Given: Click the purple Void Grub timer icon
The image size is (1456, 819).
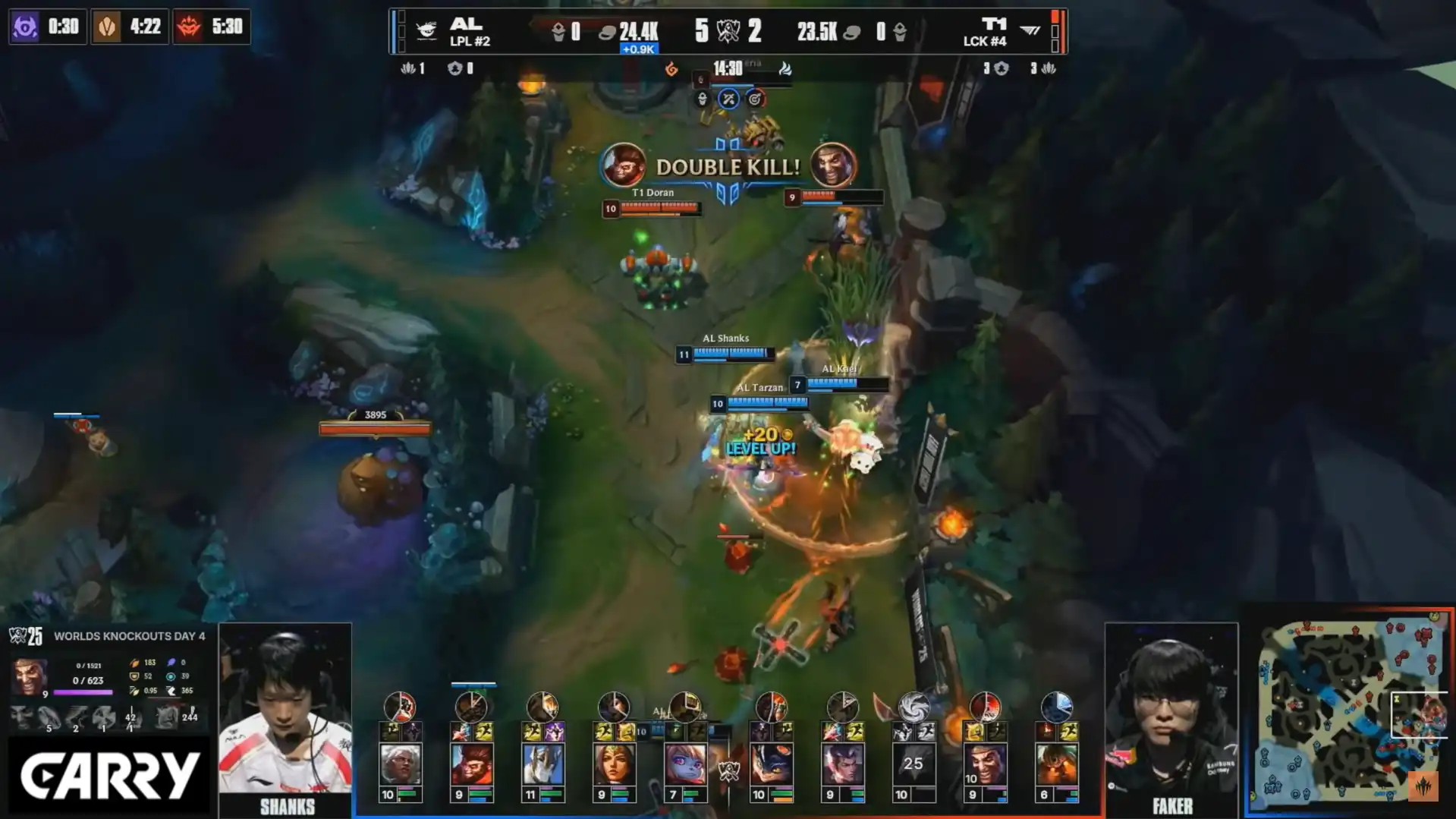Looking at the screenshot, I should click(x=25, y=27).
